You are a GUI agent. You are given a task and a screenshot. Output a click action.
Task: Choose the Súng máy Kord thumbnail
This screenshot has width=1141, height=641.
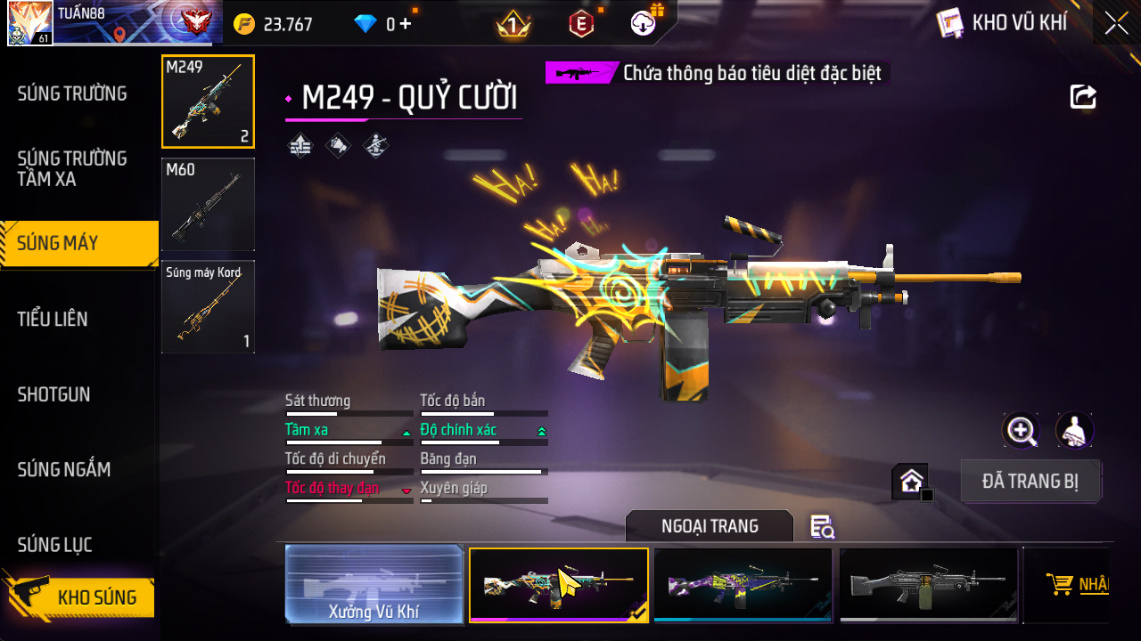(x=208, y=307)
